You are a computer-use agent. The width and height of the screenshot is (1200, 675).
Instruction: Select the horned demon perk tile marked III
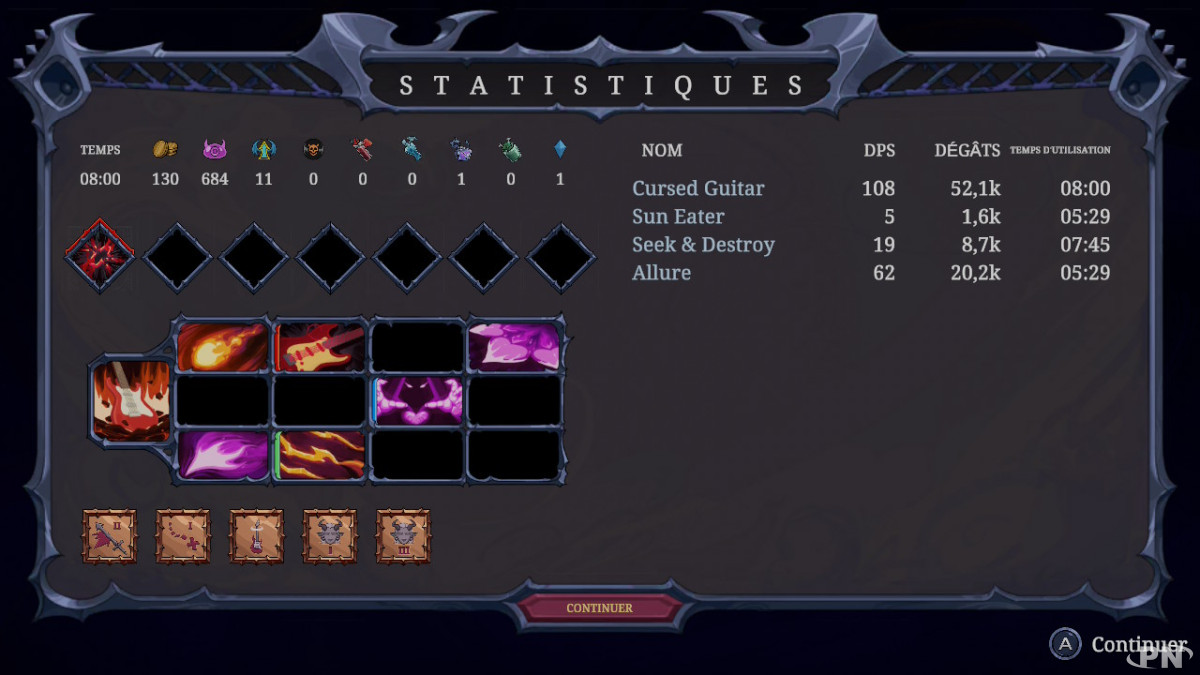pyautogui.click(x=404, y=537)
